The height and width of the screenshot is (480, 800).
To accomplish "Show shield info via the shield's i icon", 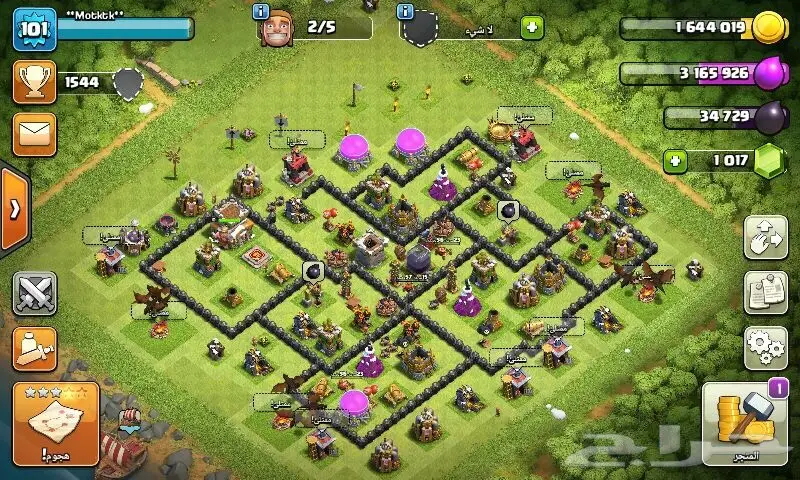I will click(x=406, y=12).
